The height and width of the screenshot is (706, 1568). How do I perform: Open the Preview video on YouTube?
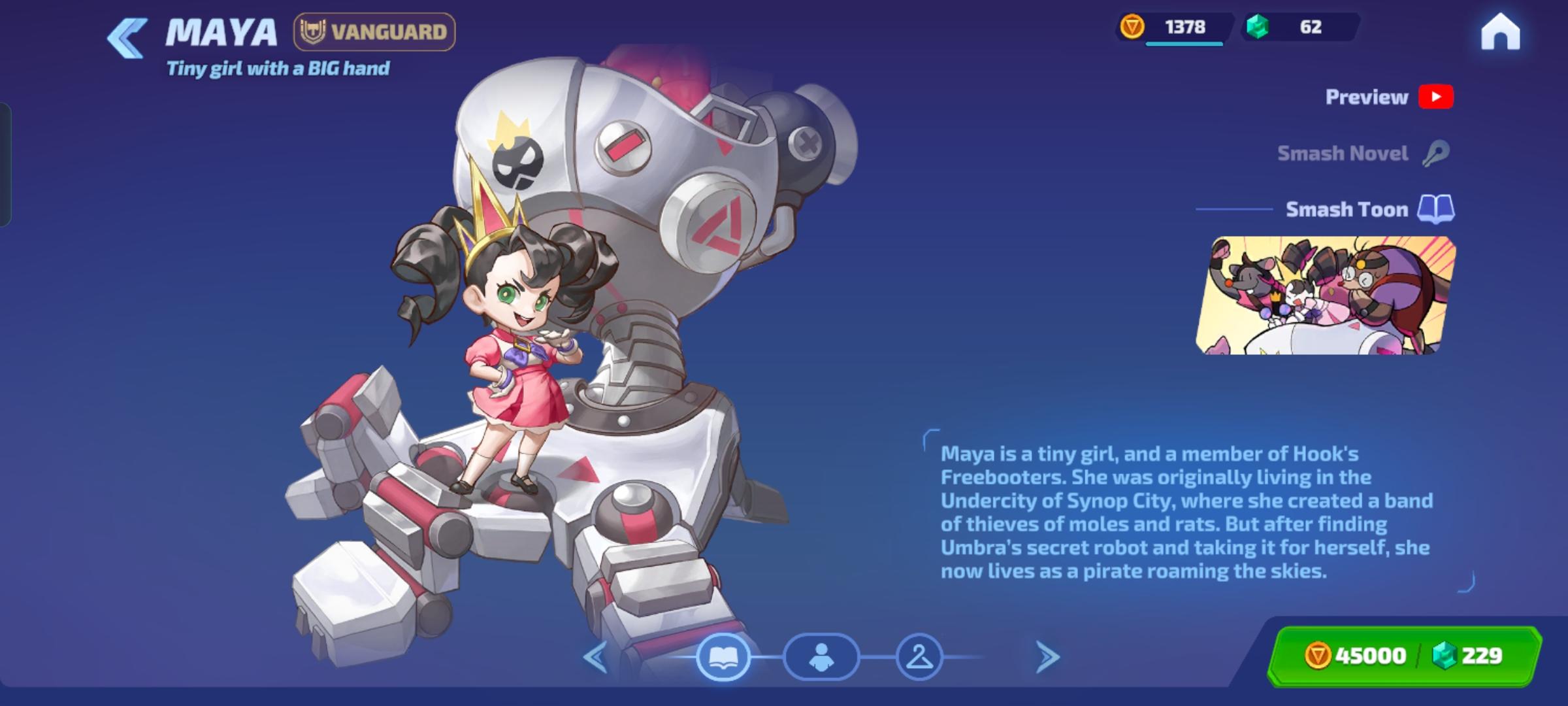coord(1434,97)
